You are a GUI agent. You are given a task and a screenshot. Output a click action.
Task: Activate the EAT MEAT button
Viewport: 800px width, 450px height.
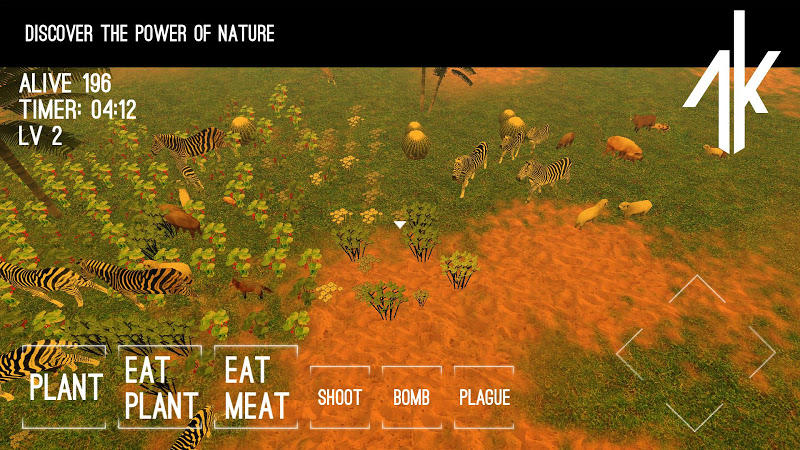[x=256, y=387]
